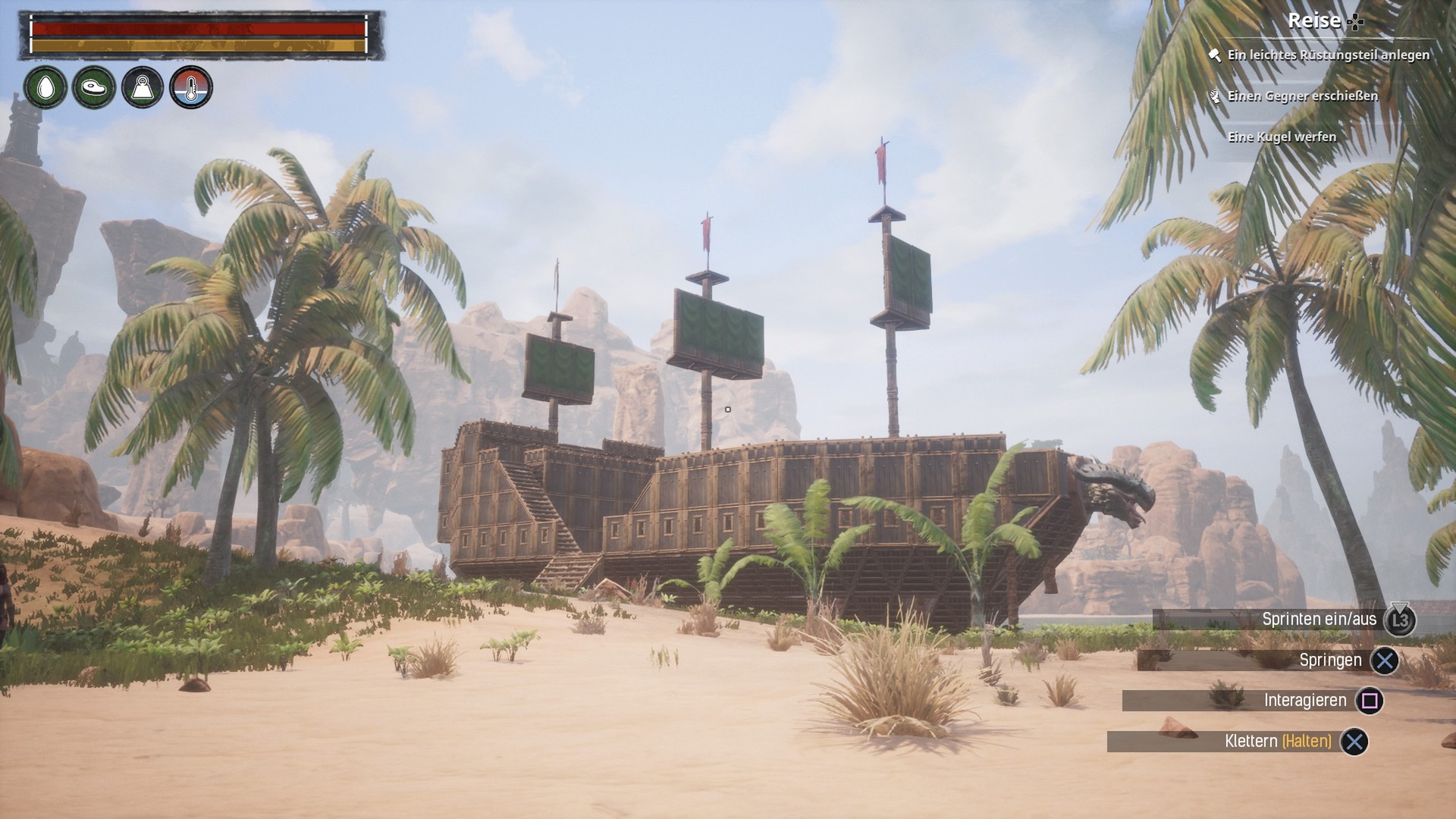The height and width of the screenshot is (819, 1456).
Task: Select the 'Einen Gegner erschießen' journey step
Action: [1302, 96]
